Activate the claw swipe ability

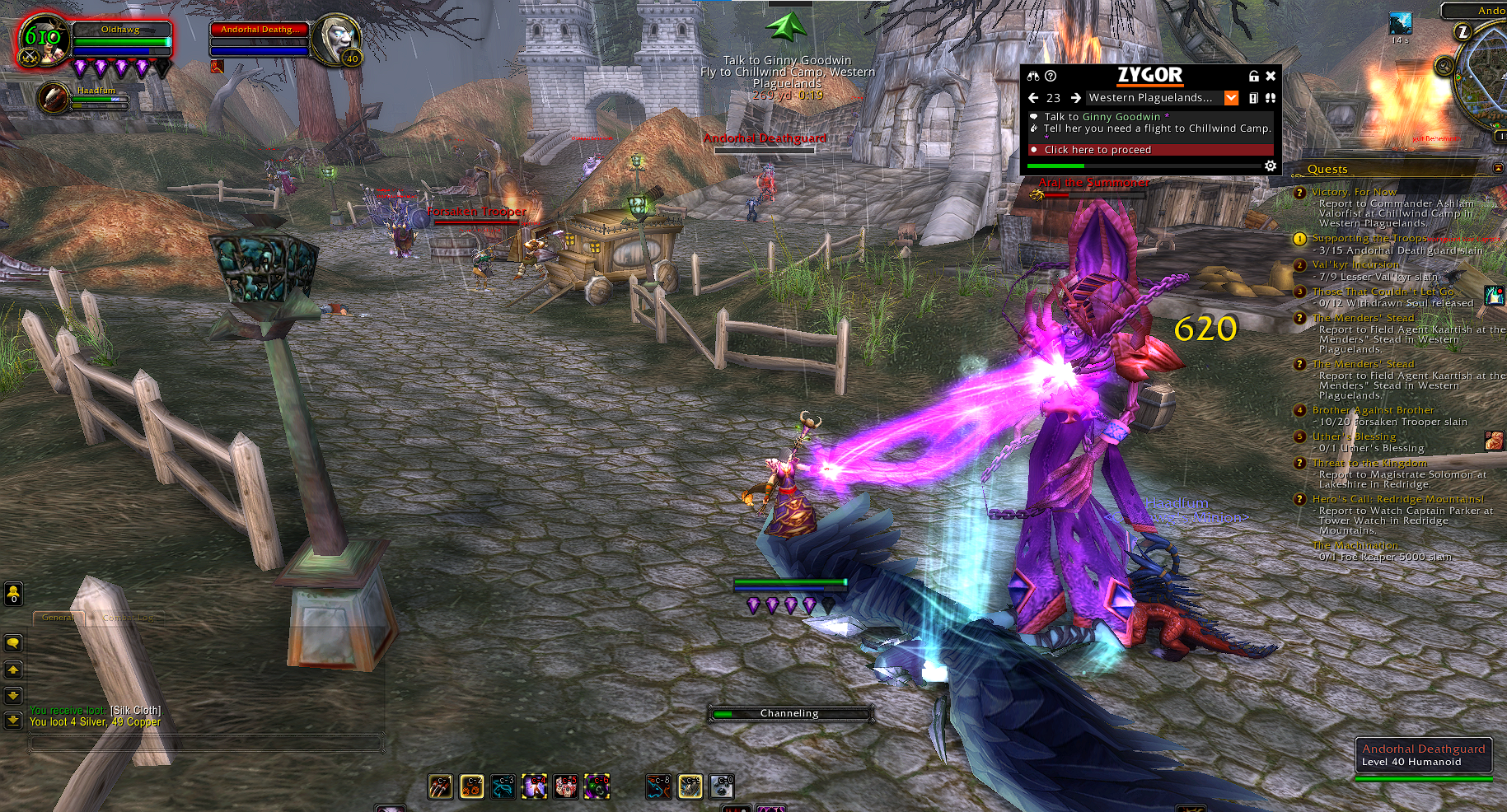pyautogui.click(x=440, y=787)
